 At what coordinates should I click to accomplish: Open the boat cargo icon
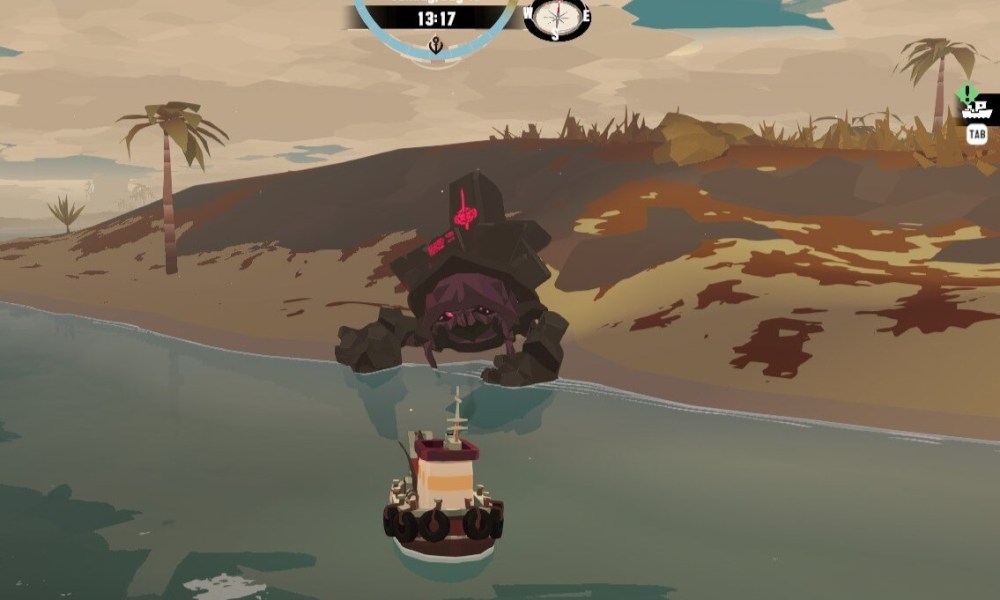[976, 110]
